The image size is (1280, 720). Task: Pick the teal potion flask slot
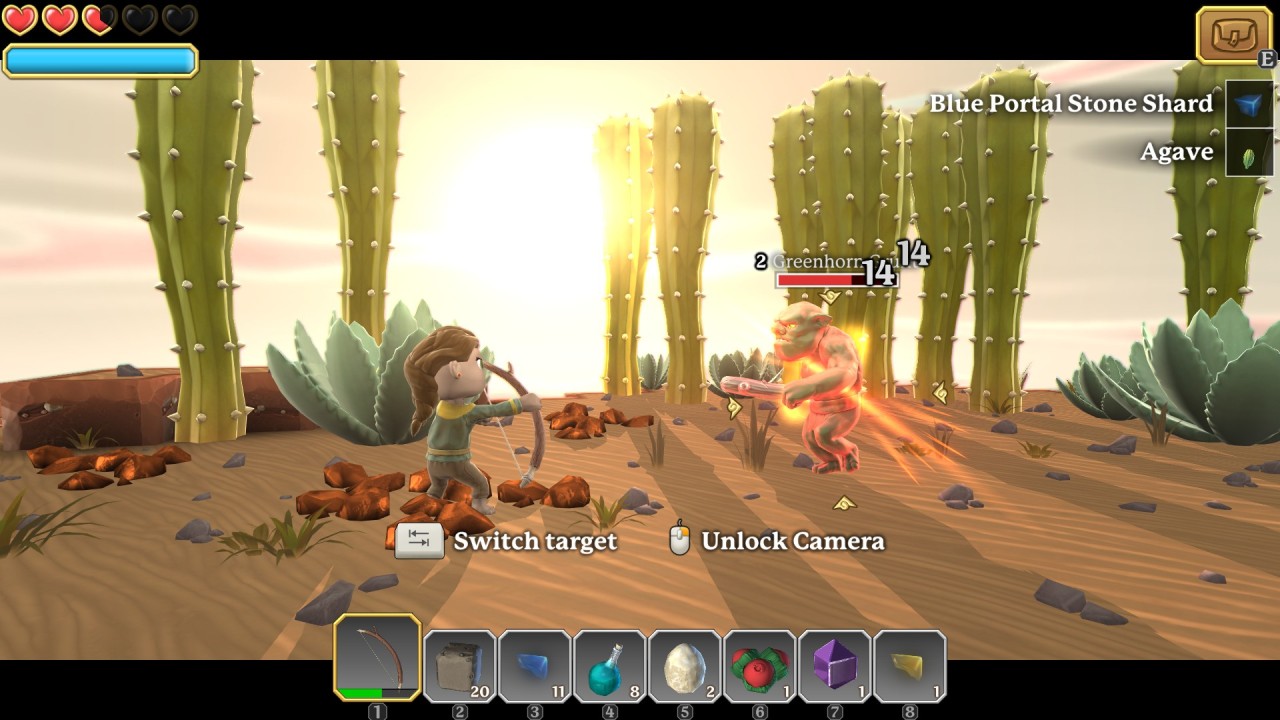(x=610, y=665)
